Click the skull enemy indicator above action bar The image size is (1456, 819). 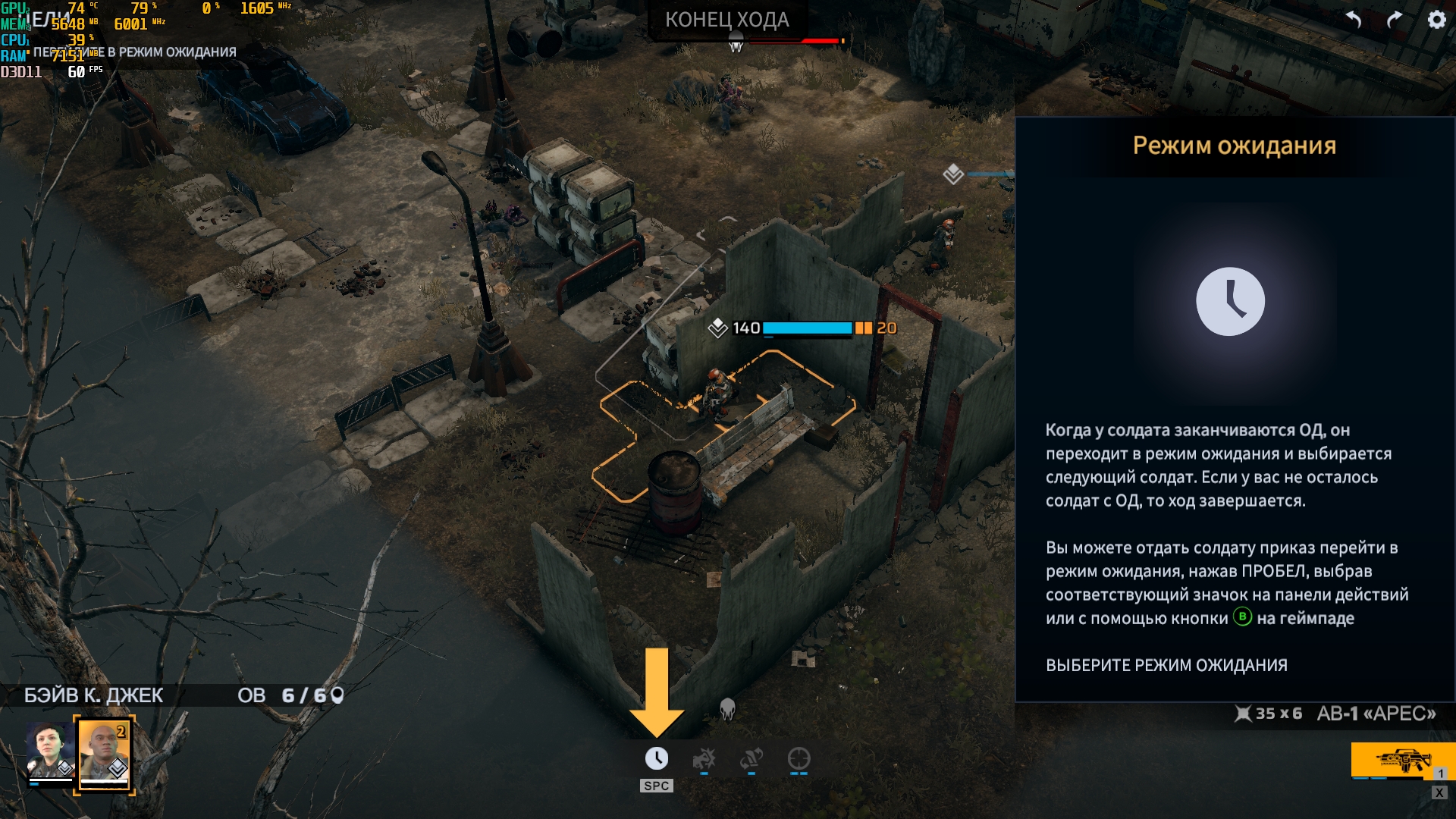(x=727, y=709)
